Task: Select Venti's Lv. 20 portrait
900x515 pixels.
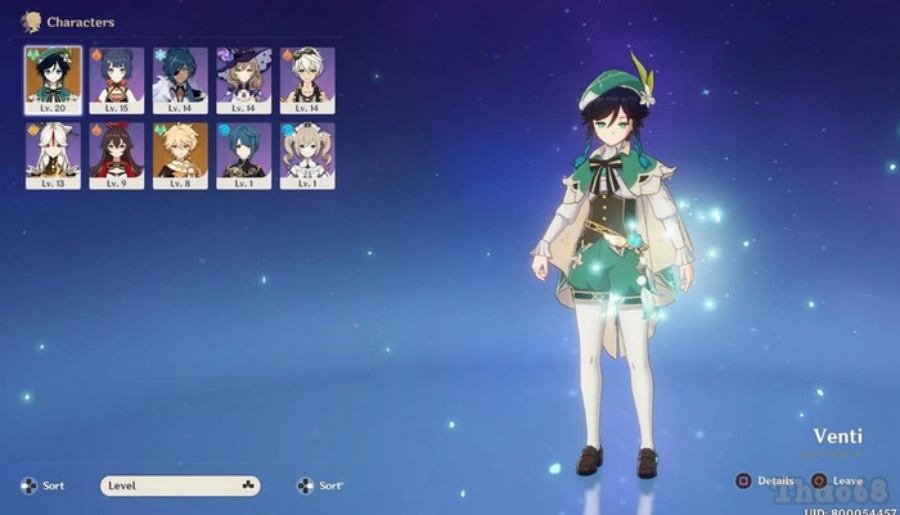Action: point(53,79)
